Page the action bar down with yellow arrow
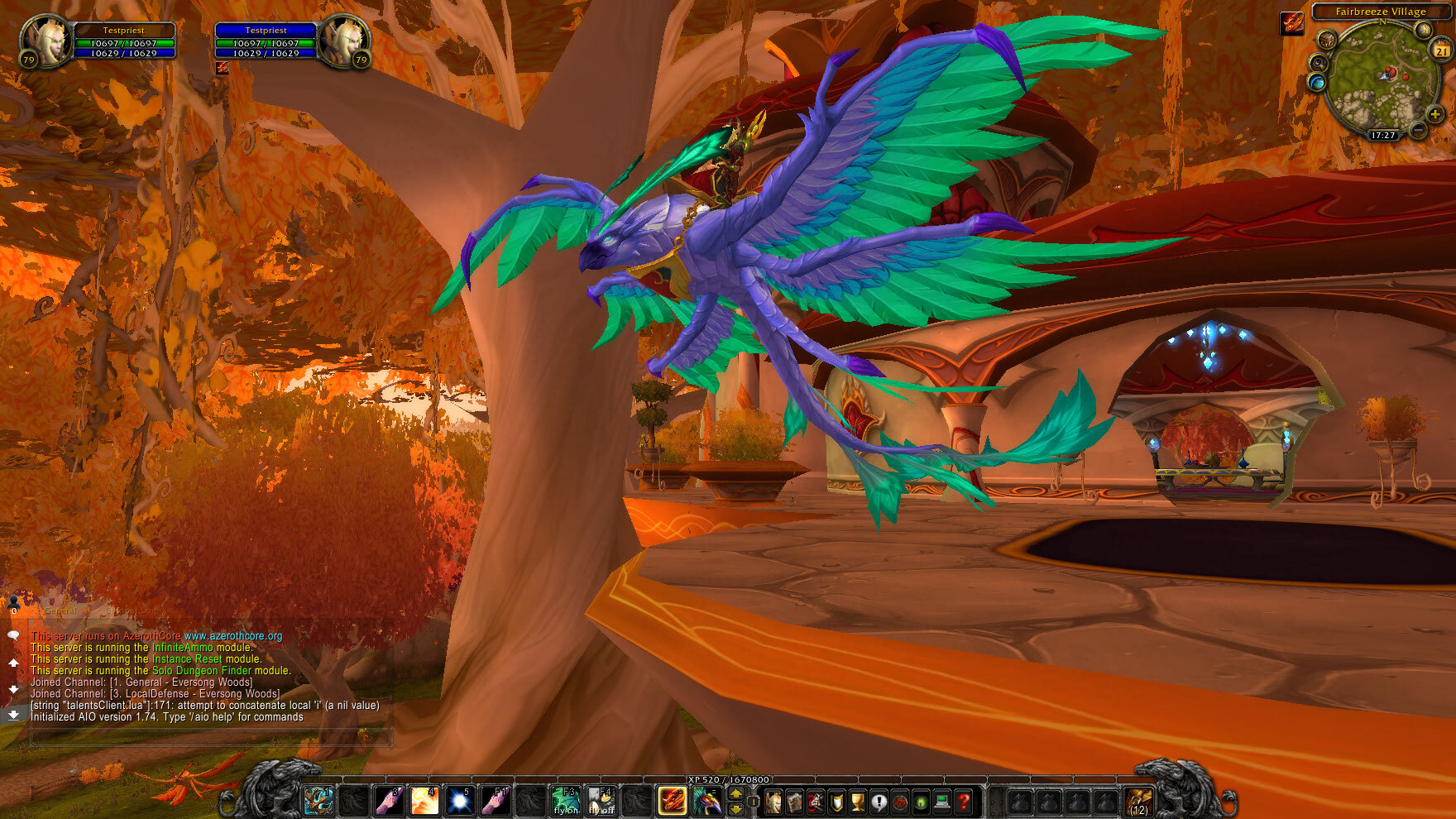Screen dimensions: 1456x819 (735, 811)
